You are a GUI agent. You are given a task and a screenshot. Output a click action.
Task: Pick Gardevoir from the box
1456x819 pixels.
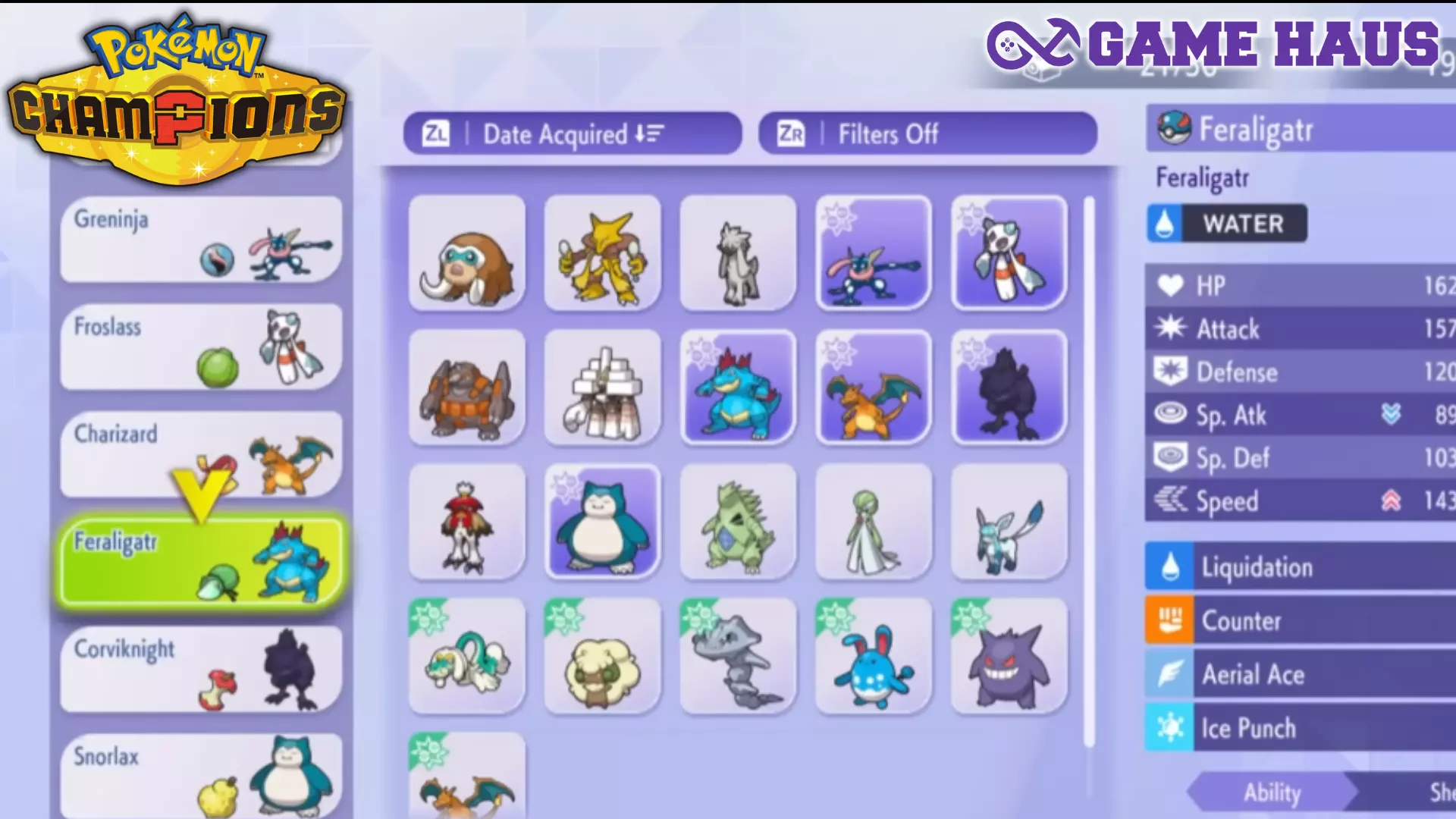coord(874,522)
